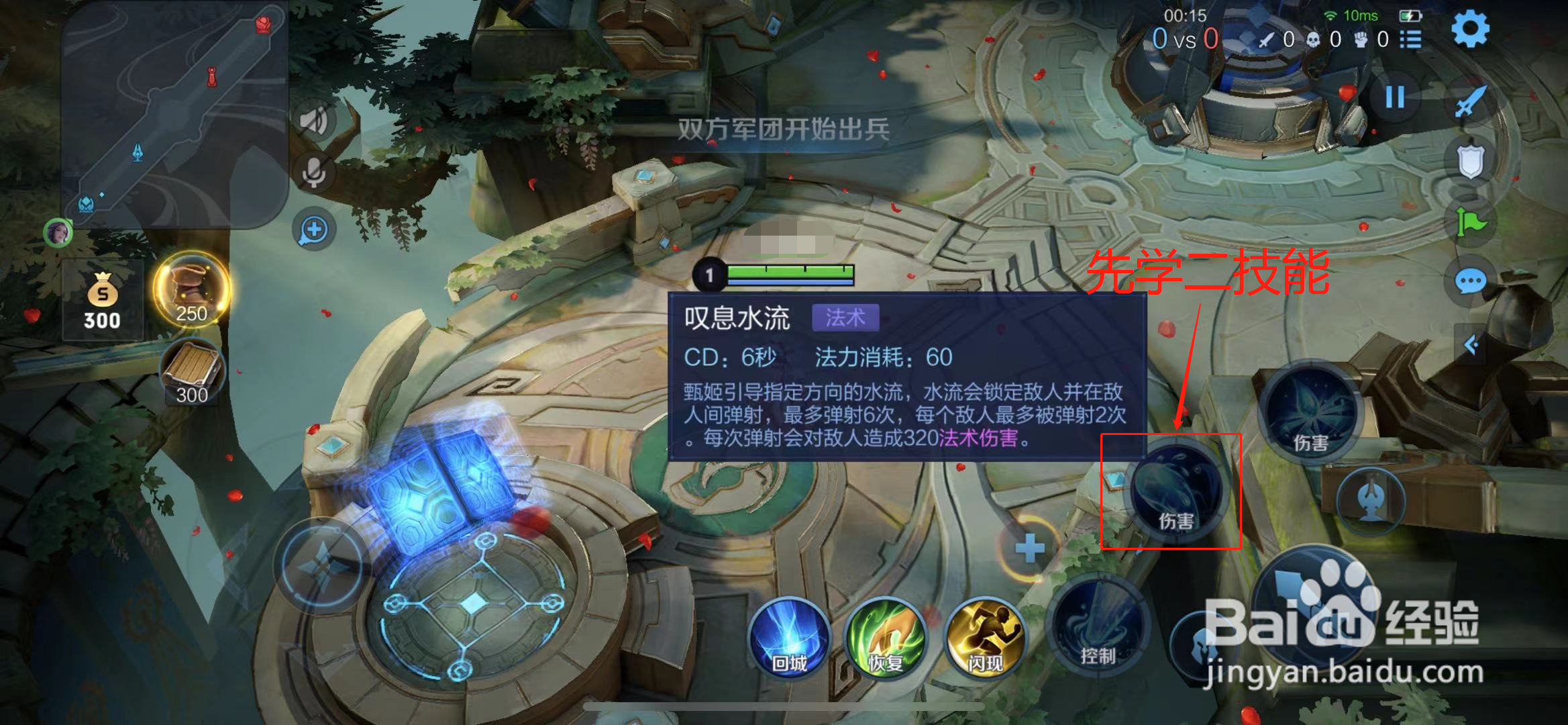The width and height of the screenshot is (1568, 725).
Task: Expand the scoreboard list at top right
Action: (x=1412, y=40)
